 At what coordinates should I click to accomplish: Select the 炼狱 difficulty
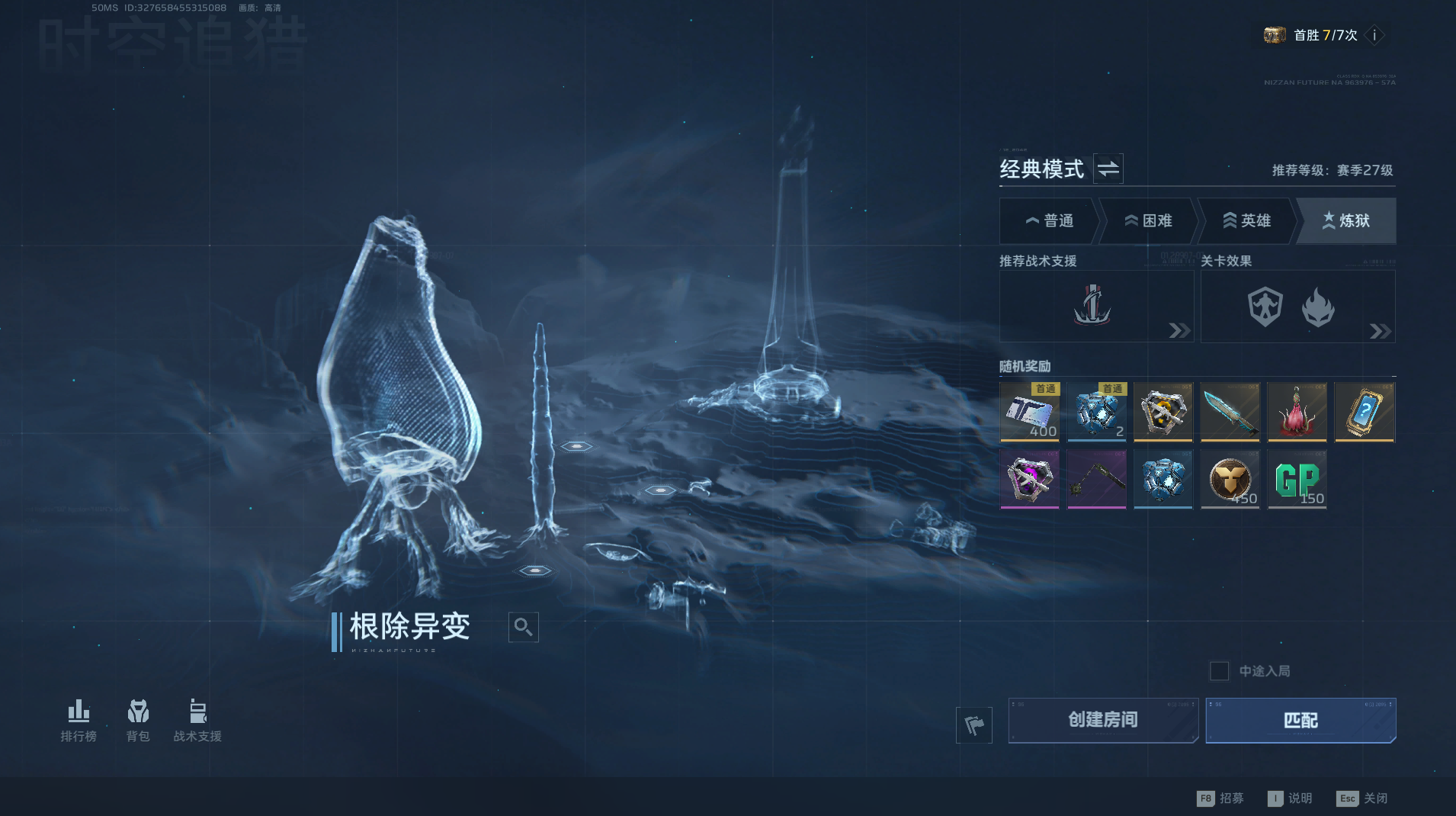click(x=1346, y=220)
